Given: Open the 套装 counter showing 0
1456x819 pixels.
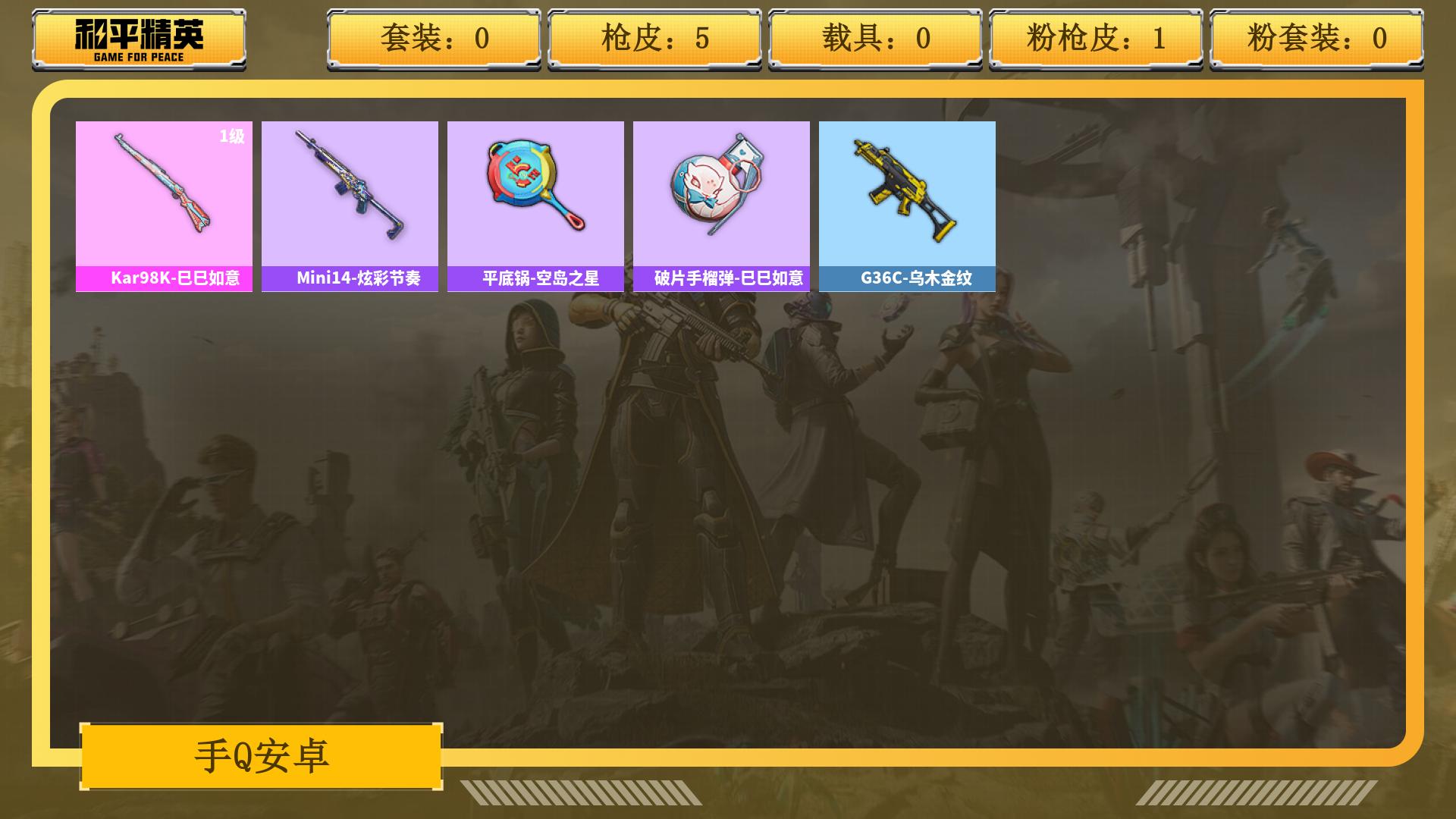Looking at the screenshot, I should (434, 39).
